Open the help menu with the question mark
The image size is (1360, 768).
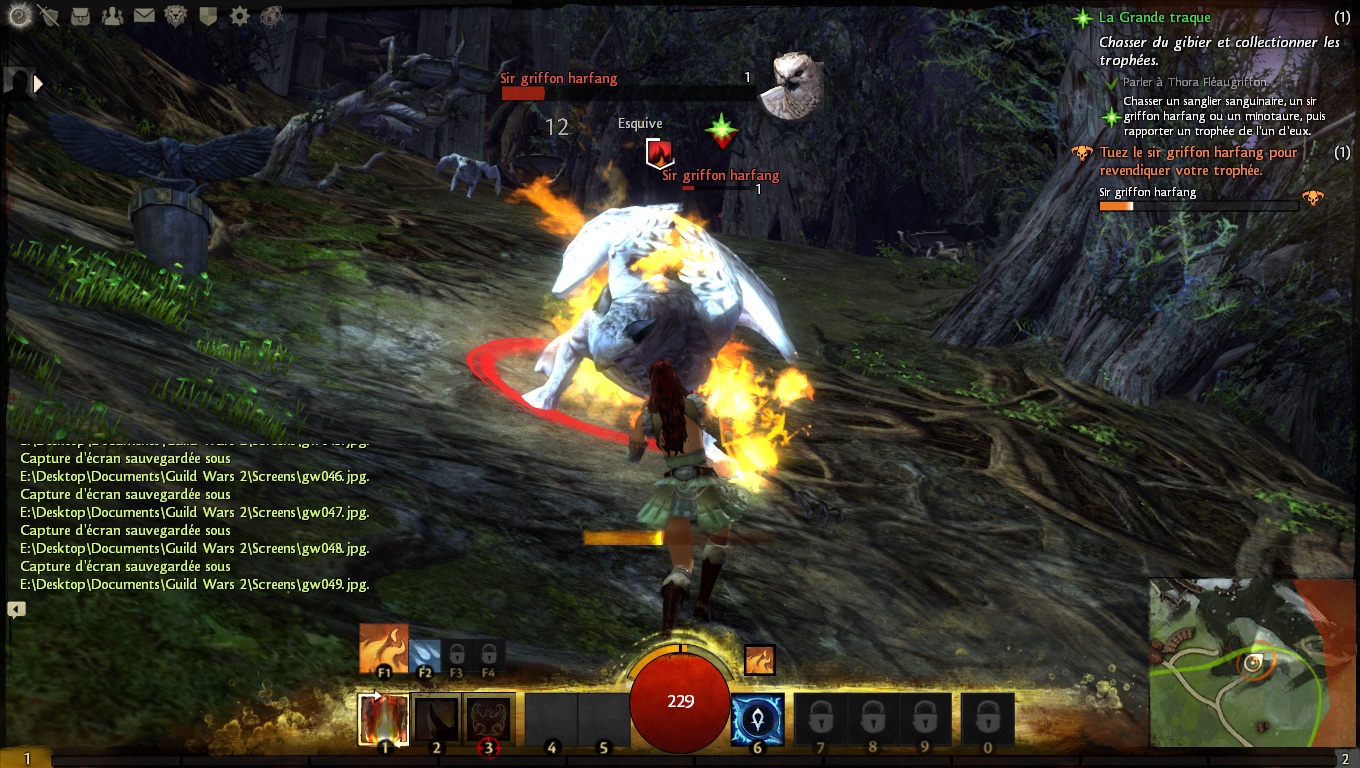[16, 15]
